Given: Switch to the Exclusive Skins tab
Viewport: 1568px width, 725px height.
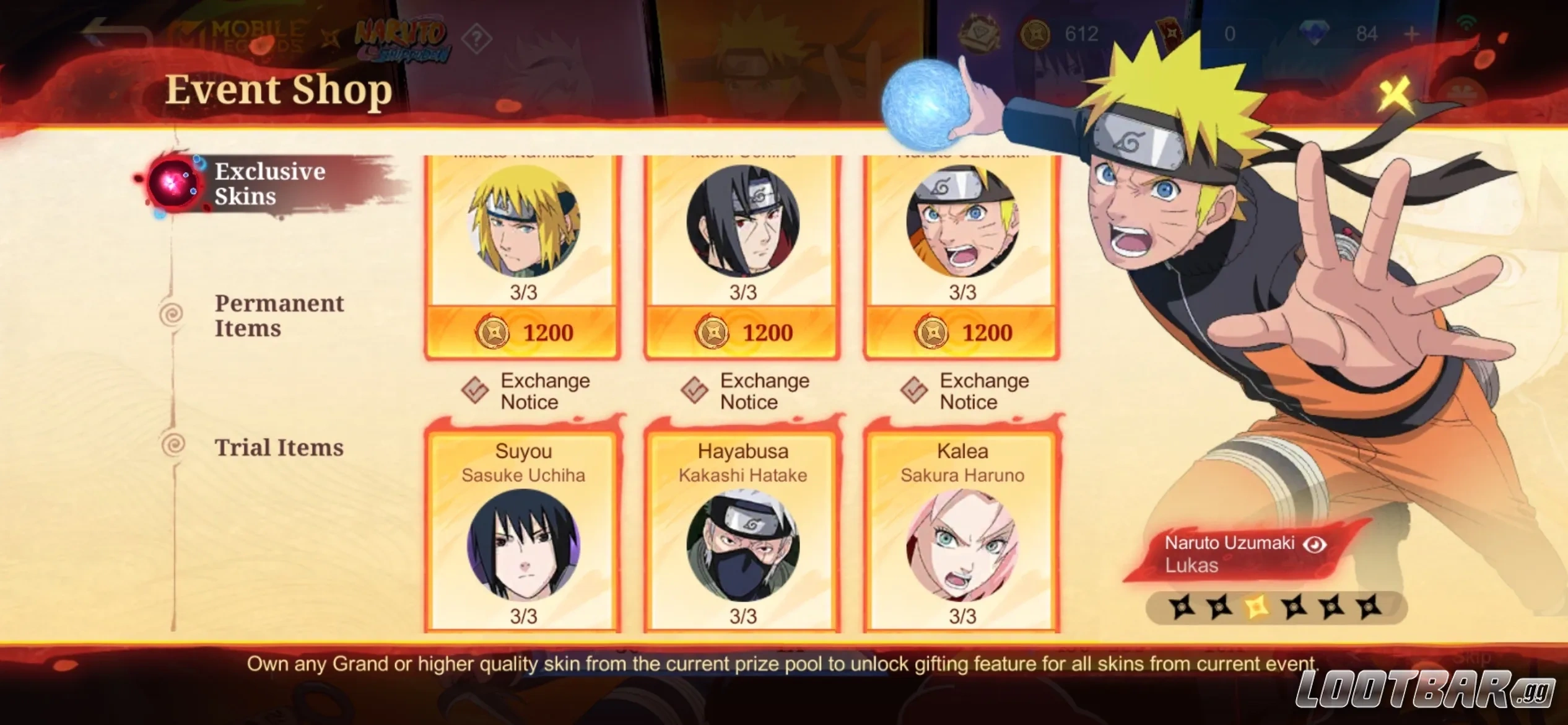Looking at the screenshot, I should coord(269,183).
